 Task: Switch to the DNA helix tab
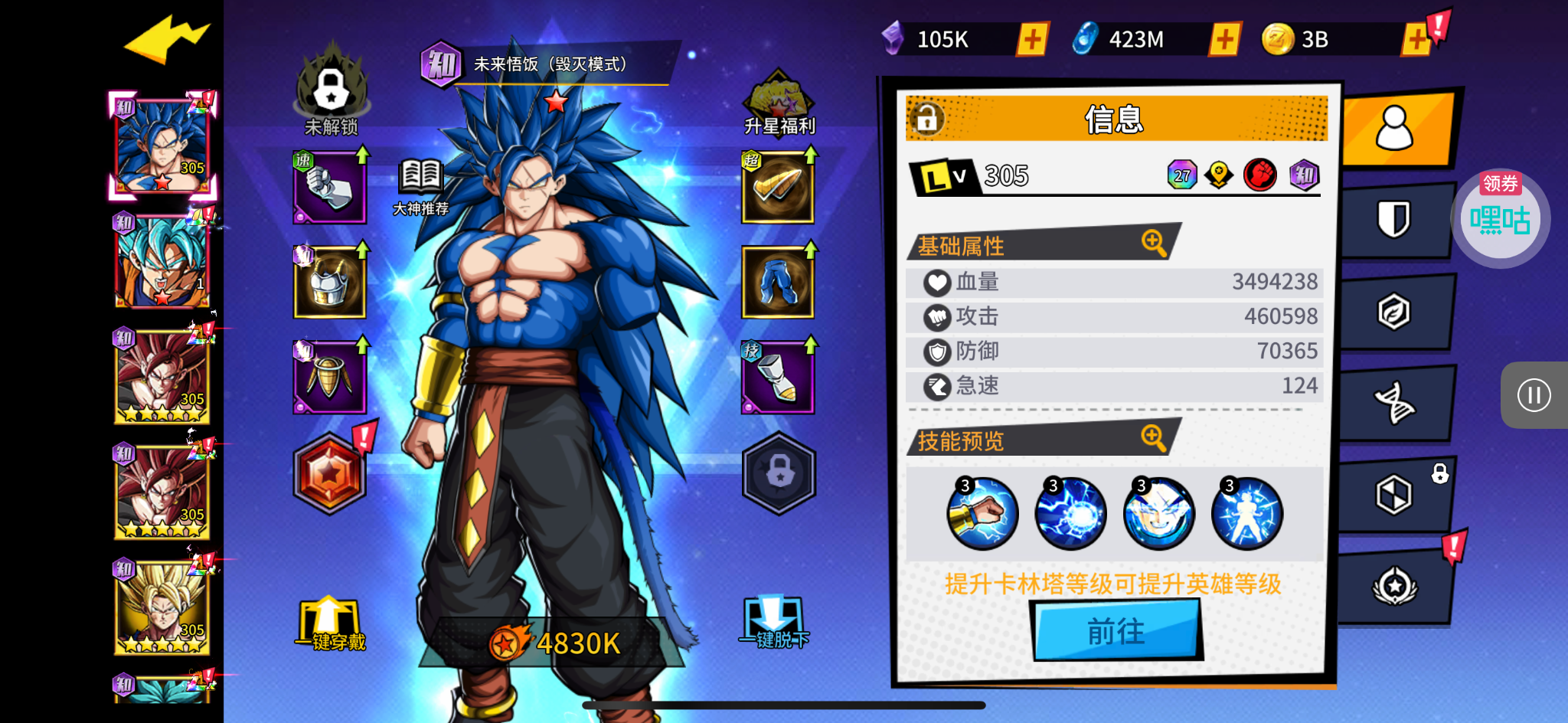coord(1394,403)
